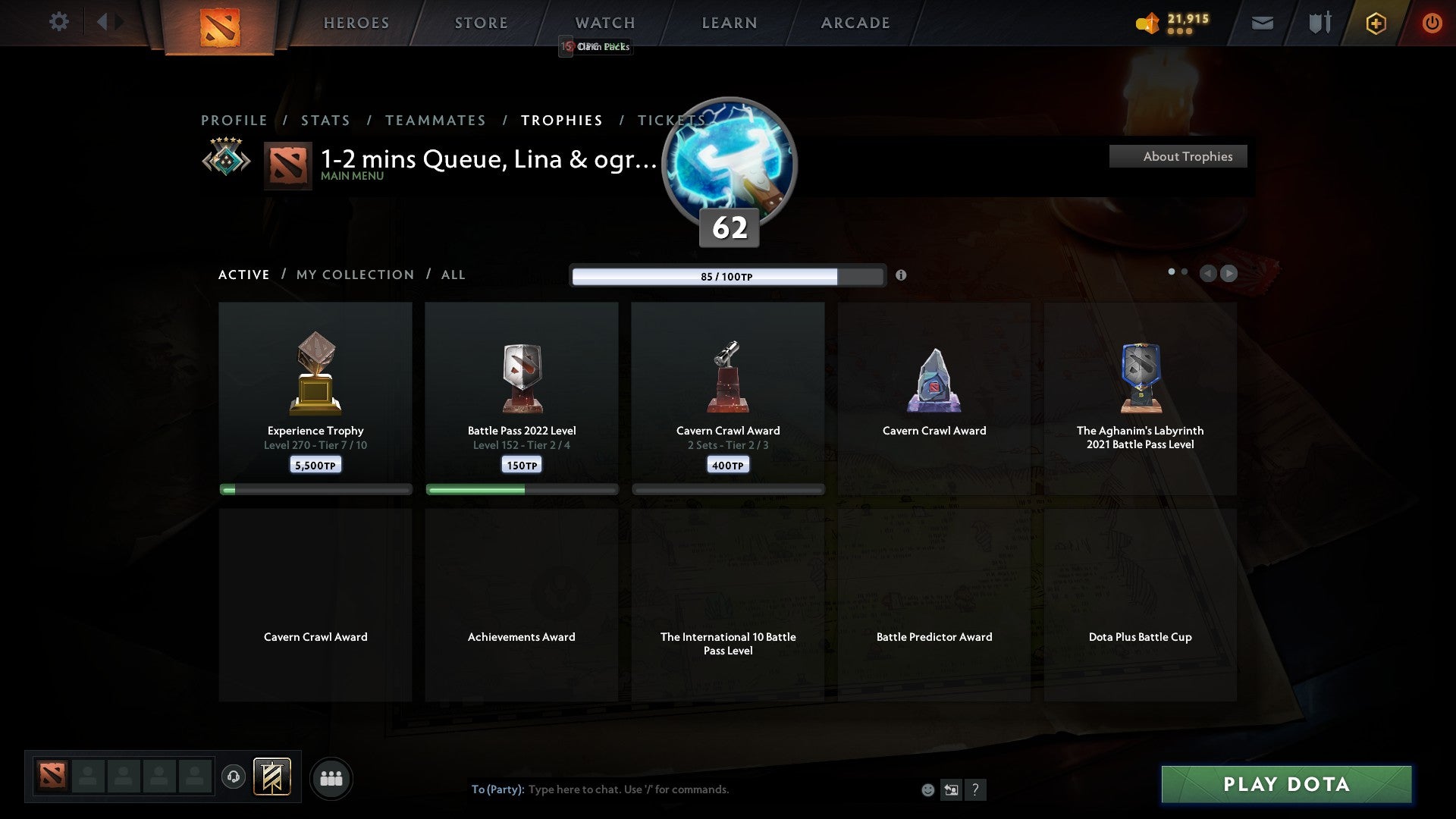This screenshot has width=1456, height=819.
Task: Open the ARCADE menu item
Action: coord(855,23)
